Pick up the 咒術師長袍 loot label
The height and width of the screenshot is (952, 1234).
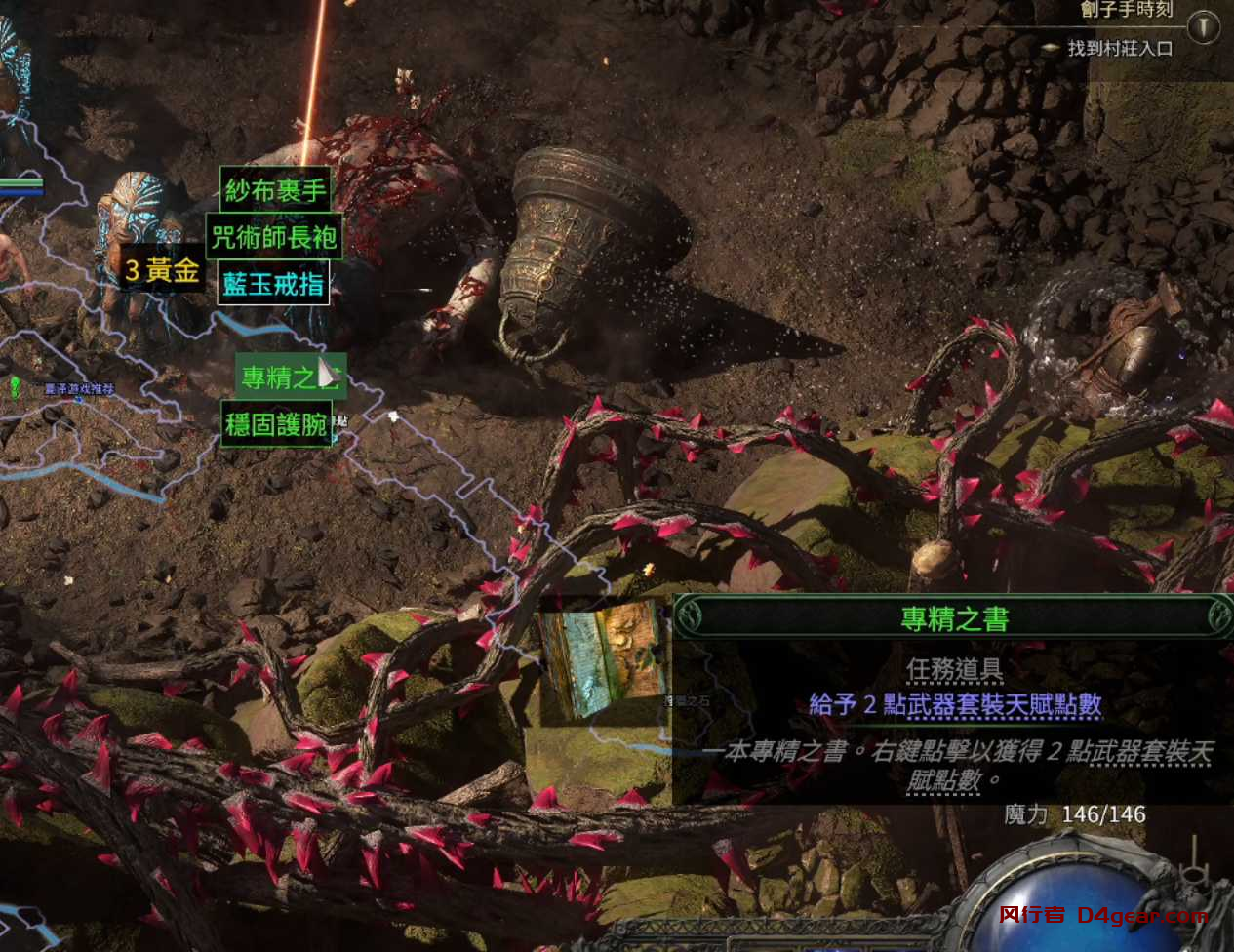tap(274, 237)
